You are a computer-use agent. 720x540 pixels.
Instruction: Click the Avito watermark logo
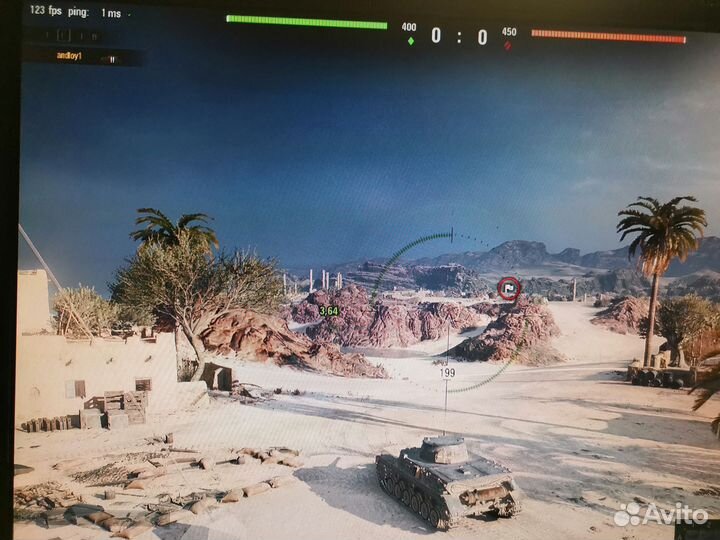click(x=661, y=514)
